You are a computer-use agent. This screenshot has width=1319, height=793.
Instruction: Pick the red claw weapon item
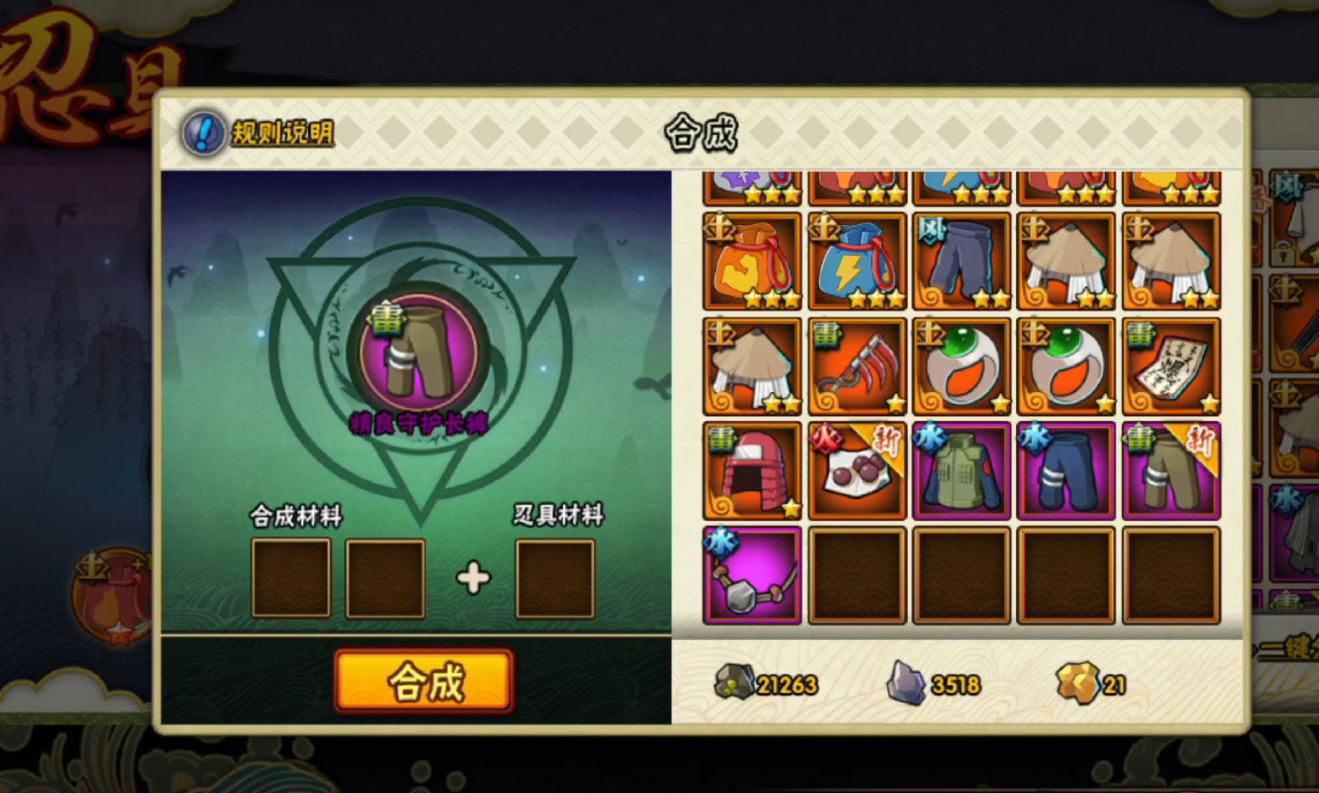coord(857,366)
